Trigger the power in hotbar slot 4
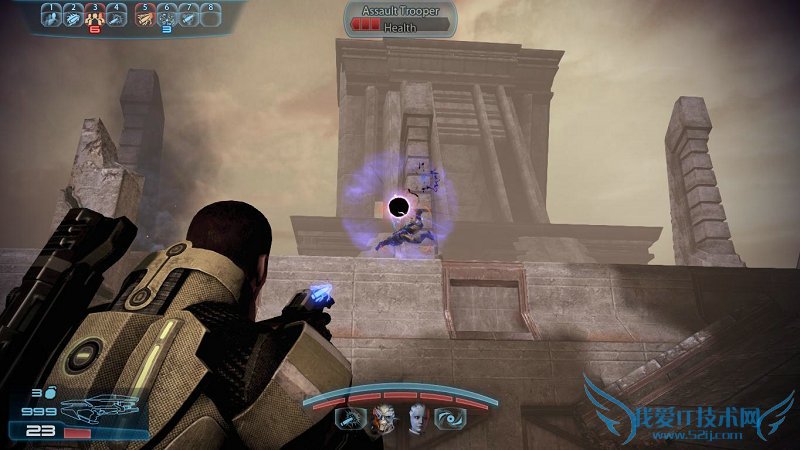The image size is (800, 450). click(117, 17)
